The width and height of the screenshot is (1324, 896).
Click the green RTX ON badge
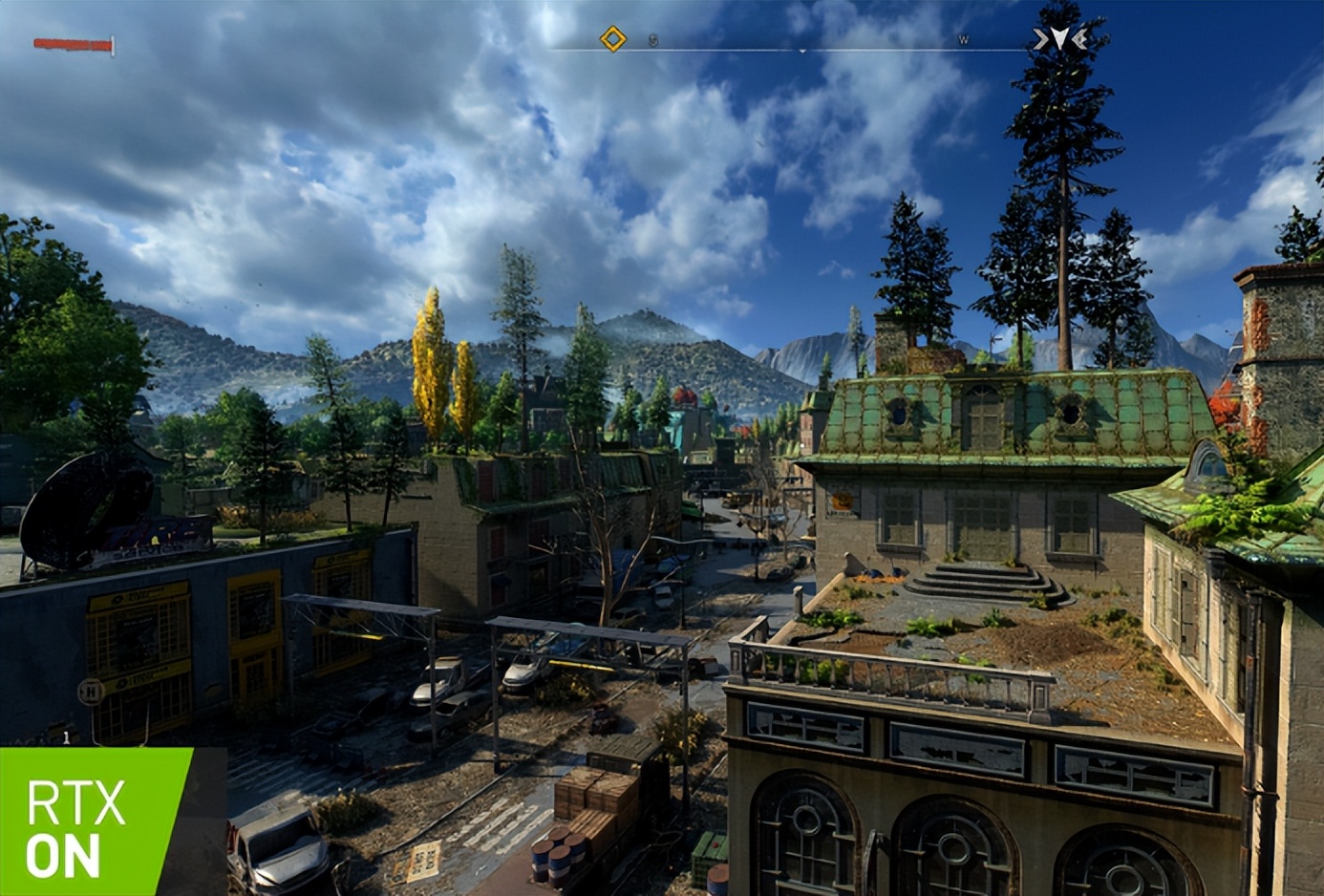pos(96,821)
